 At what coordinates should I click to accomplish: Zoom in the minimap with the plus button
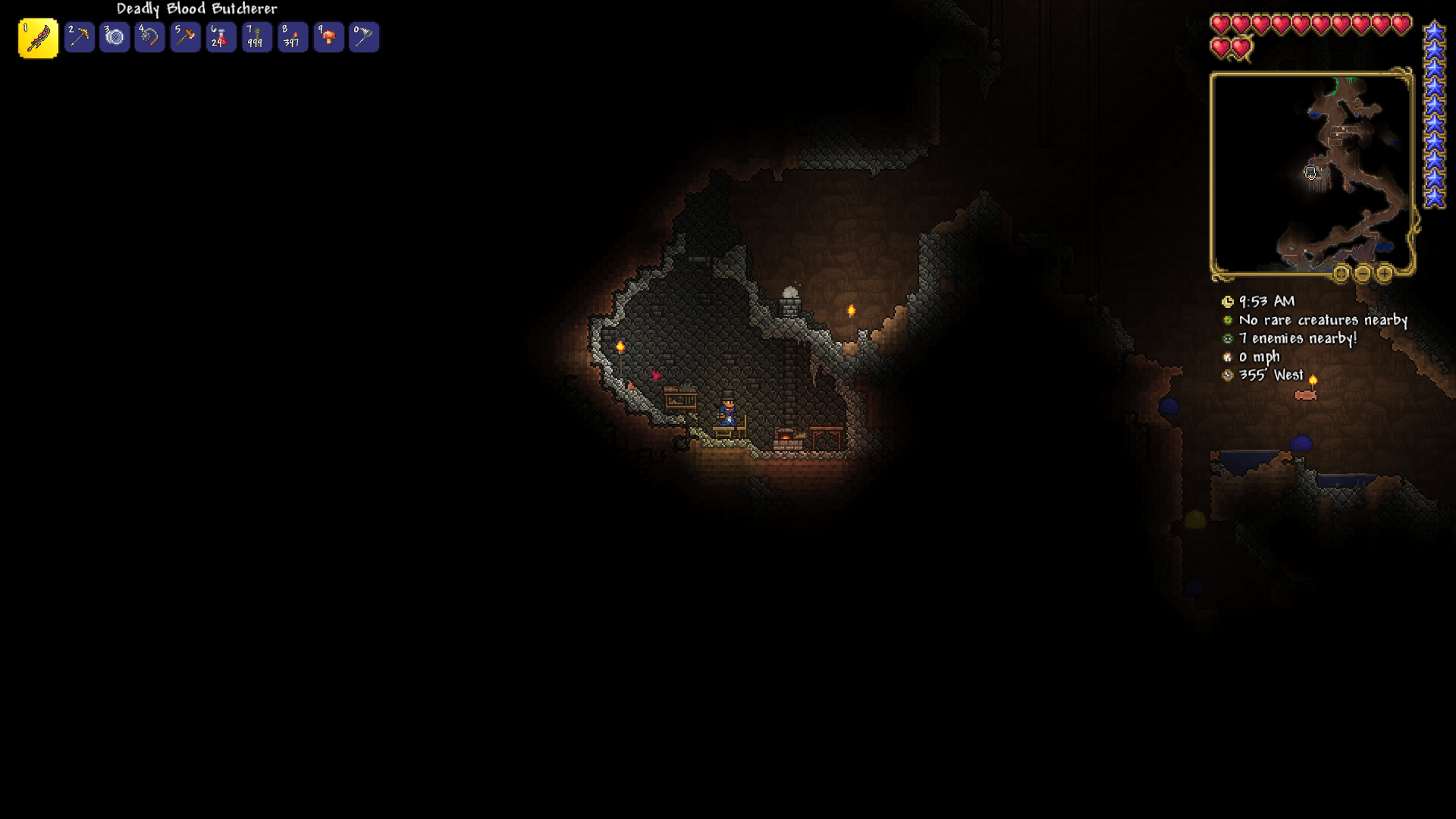pos(1385,273)
